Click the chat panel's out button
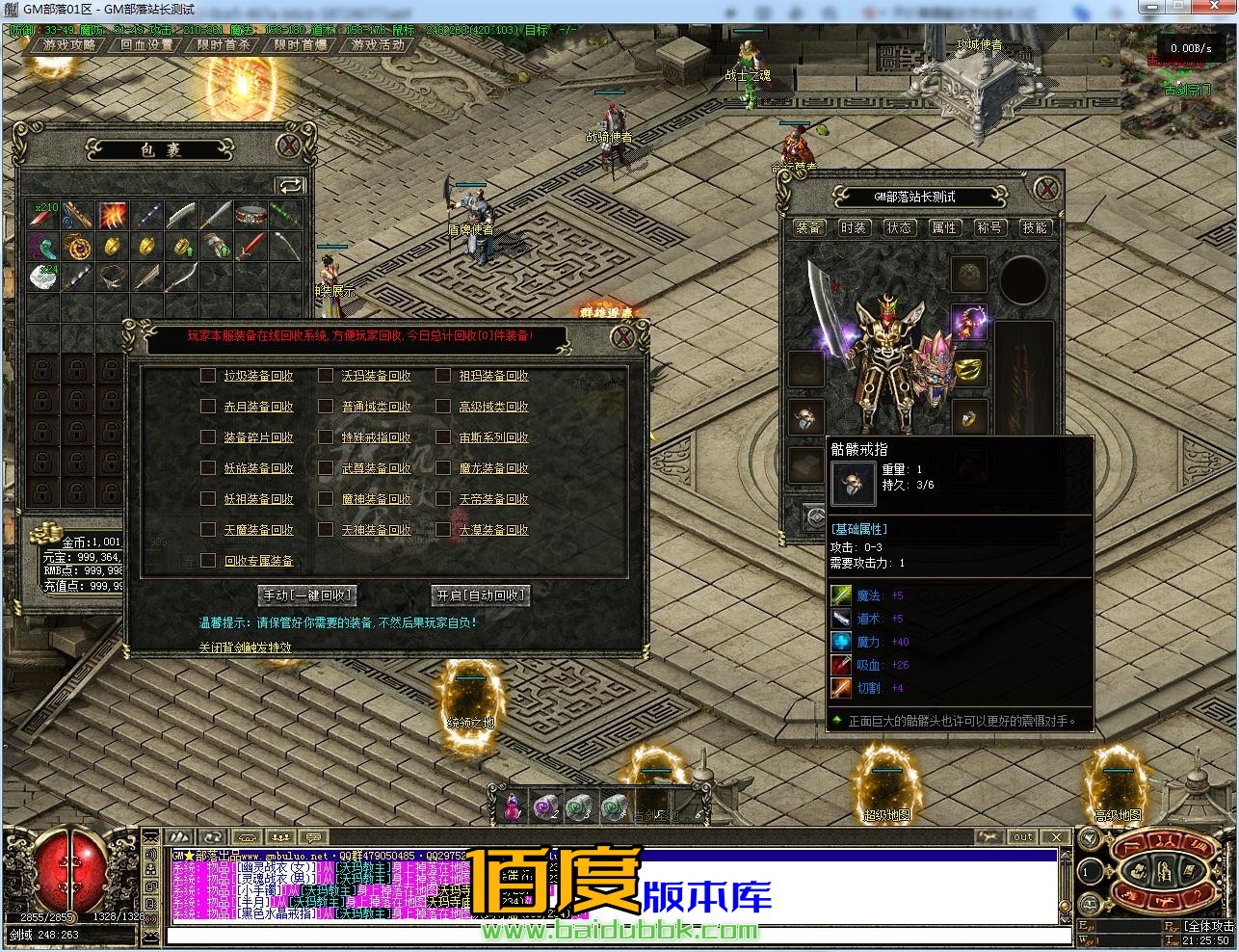The height and width of the screenshot is (952, 1239). coord(1023,836)
